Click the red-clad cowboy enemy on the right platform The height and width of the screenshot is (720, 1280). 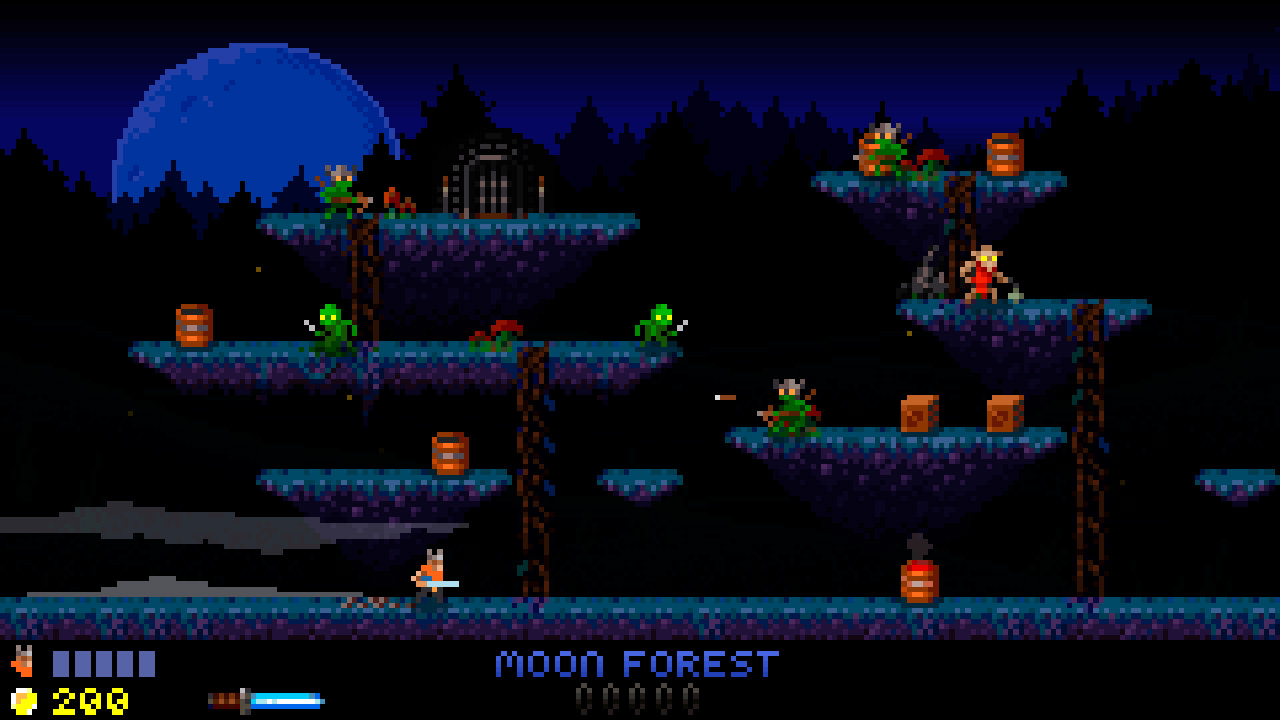pyautogui.click(x=985, y=278)
